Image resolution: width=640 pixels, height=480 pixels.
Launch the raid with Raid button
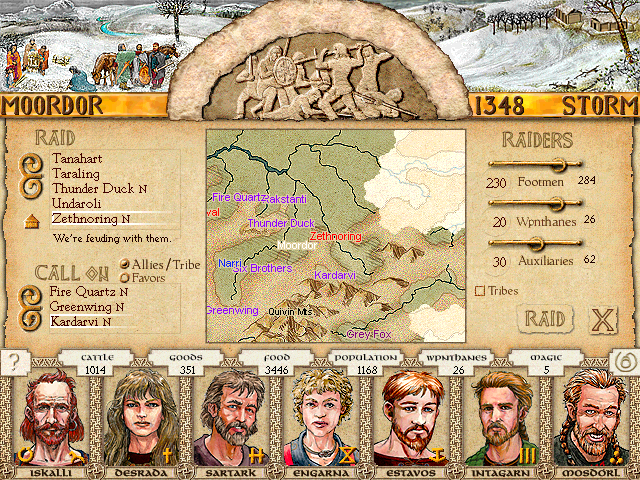coord(546,320)
